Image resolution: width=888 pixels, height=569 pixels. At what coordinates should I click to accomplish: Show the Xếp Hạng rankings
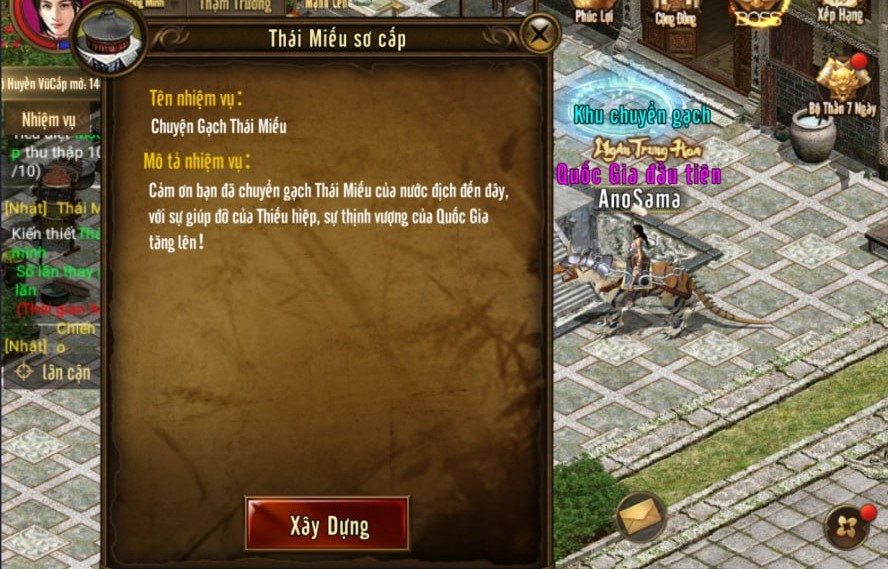coord(838,11)
